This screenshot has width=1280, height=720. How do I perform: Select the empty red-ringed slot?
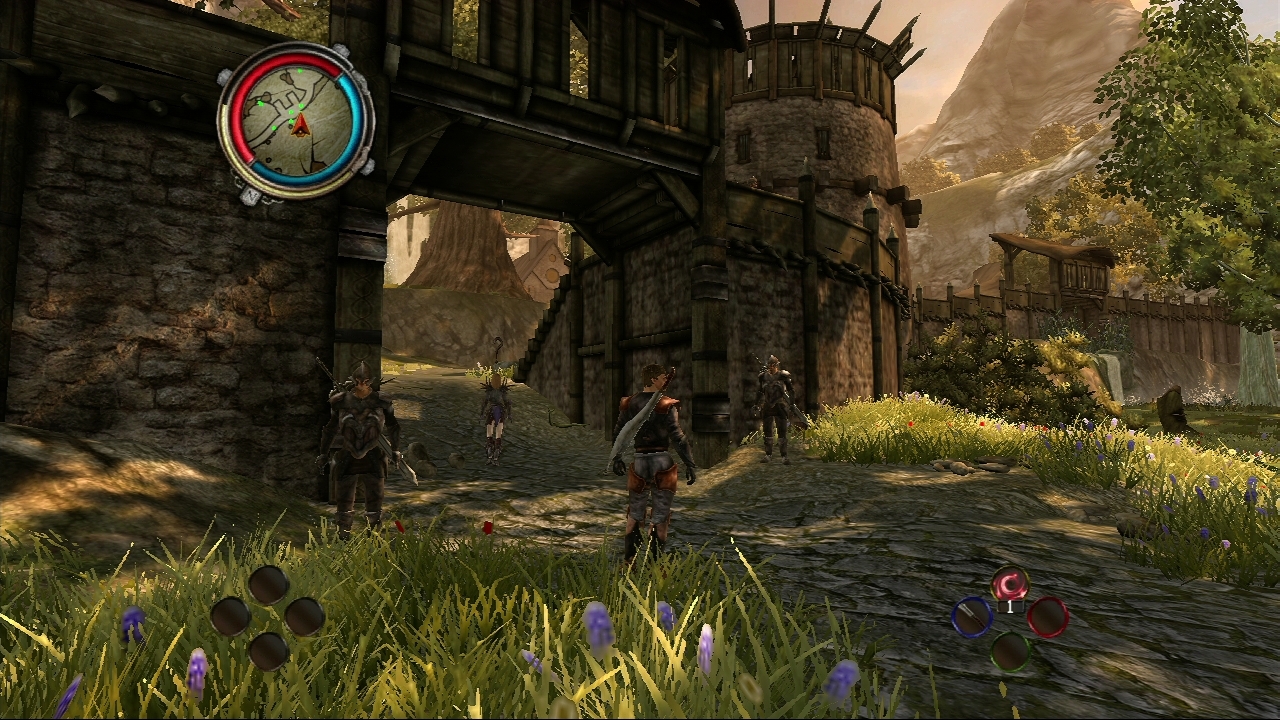1047,617
